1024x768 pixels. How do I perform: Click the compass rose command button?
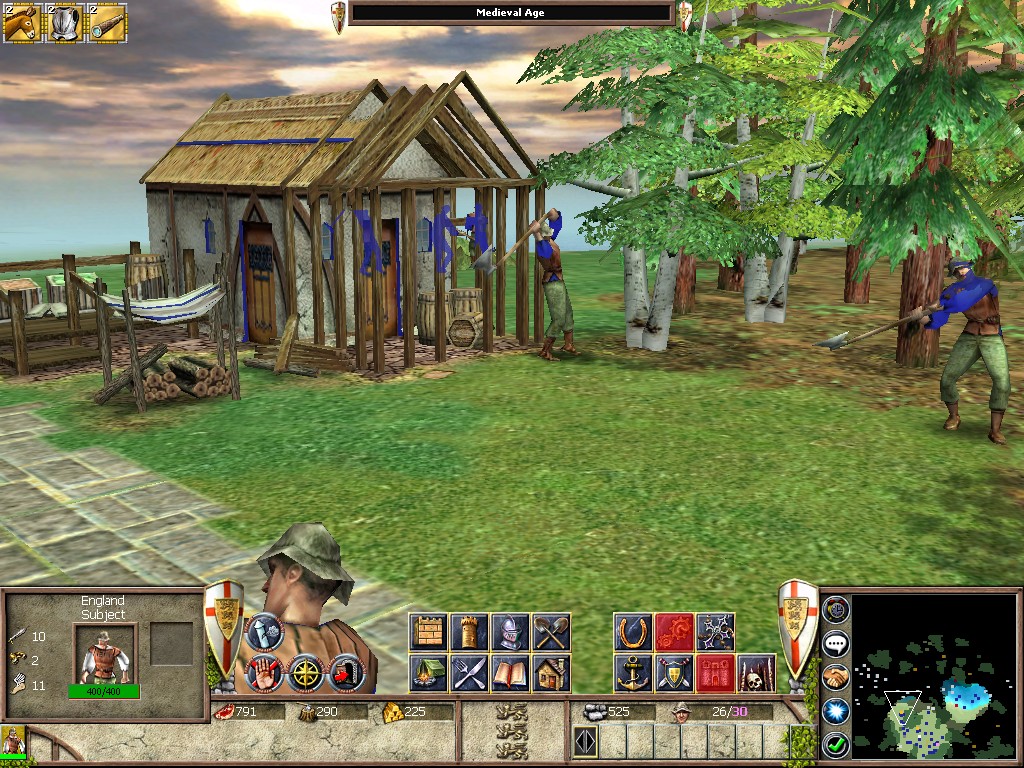point(305,672)
